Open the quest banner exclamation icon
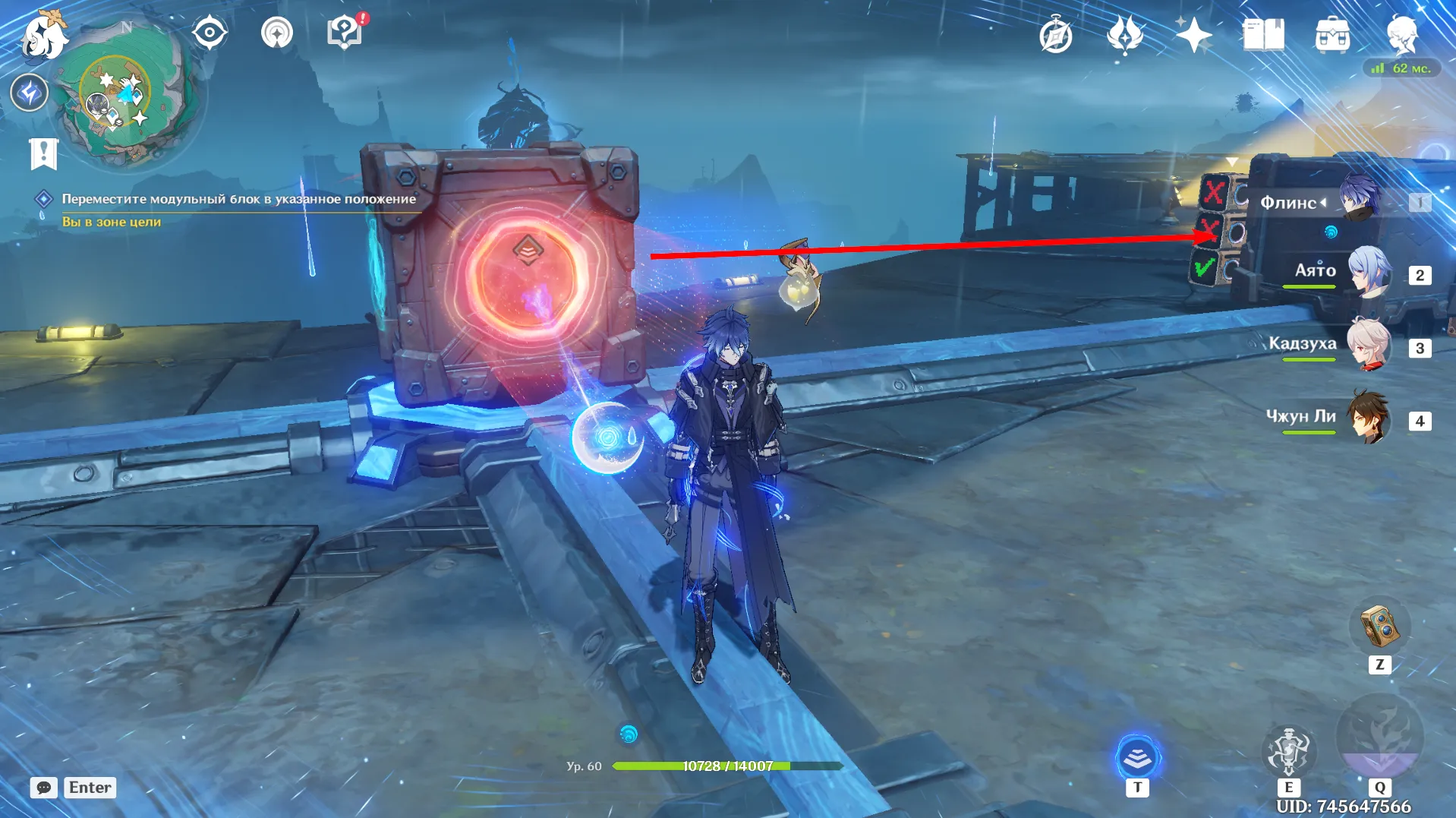Screen dimensions: 1456x818 click(x=43, y=153)
